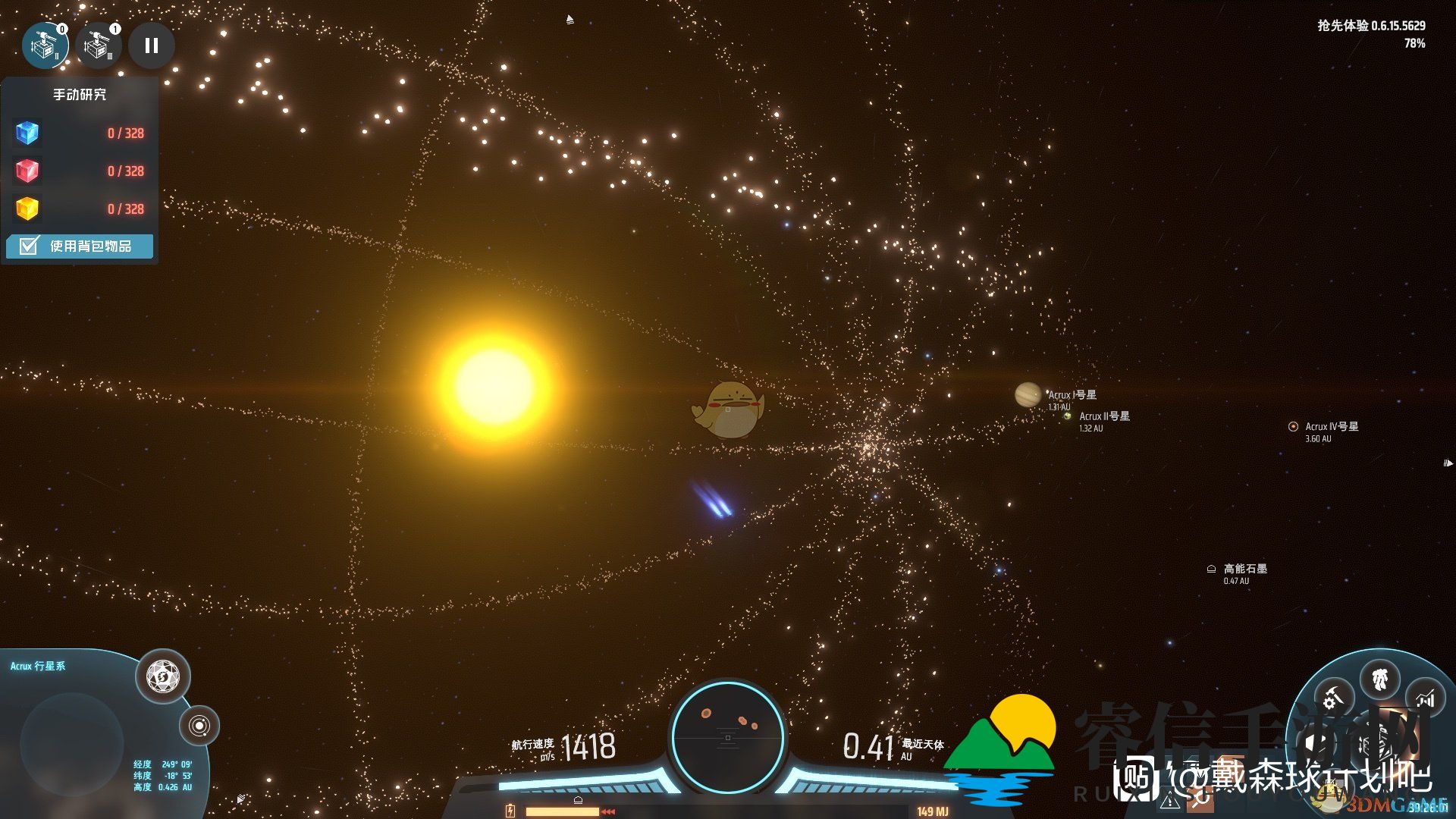Select the queued sorter research with badge 1
Viewport: 1456px width, 819px height.
(x=98, y=45)
